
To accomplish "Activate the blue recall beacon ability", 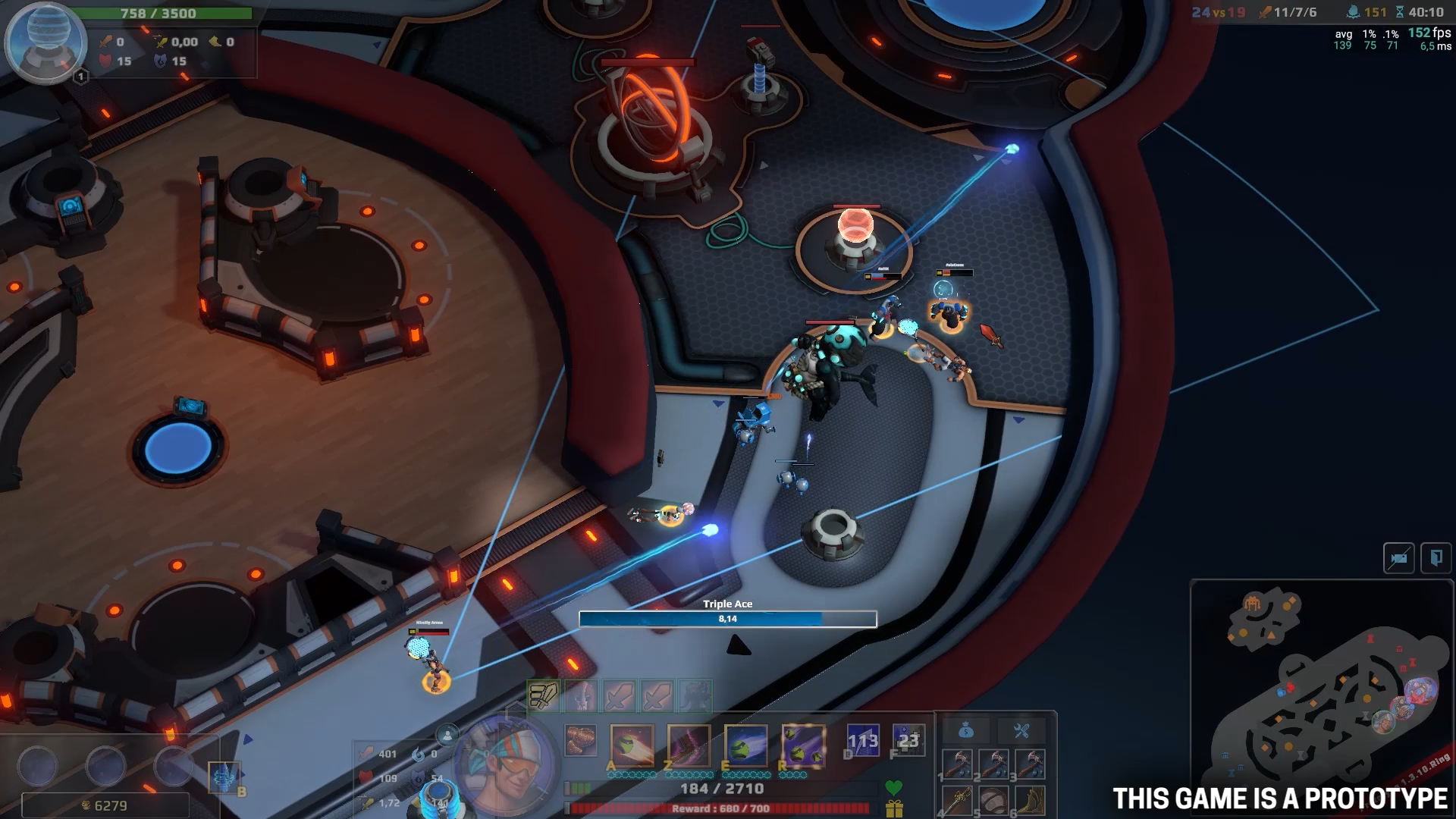I will click(x=224, y=777).
